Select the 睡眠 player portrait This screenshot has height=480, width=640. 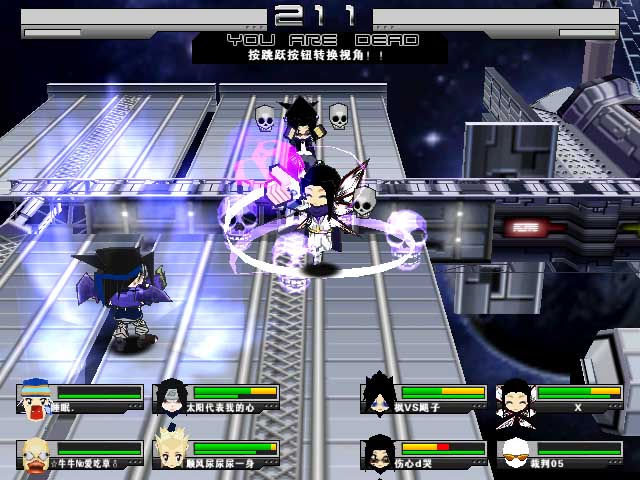36,397
